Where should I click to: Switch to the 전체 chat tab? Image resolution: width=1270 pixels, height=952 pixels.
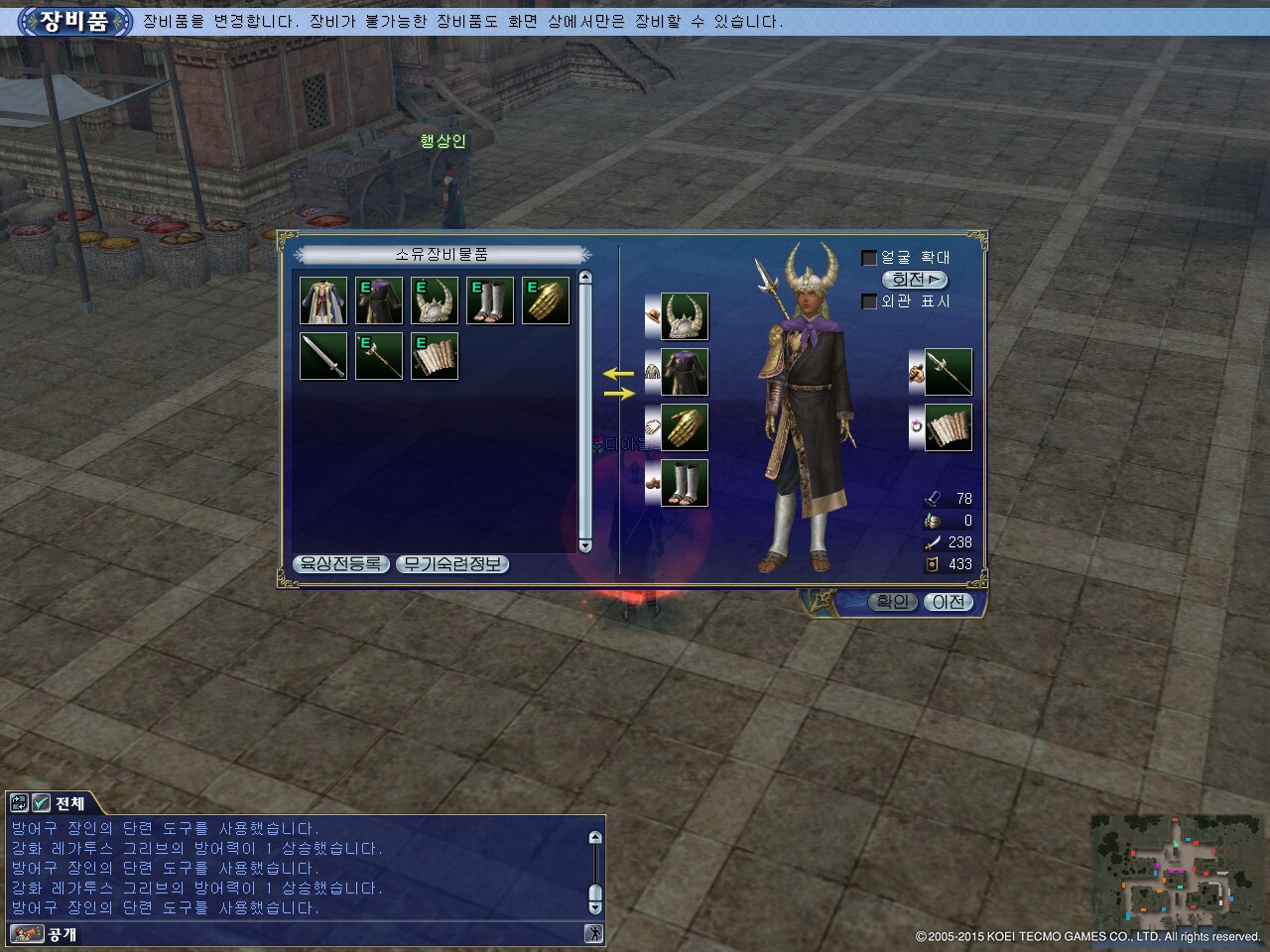(69, 803)
